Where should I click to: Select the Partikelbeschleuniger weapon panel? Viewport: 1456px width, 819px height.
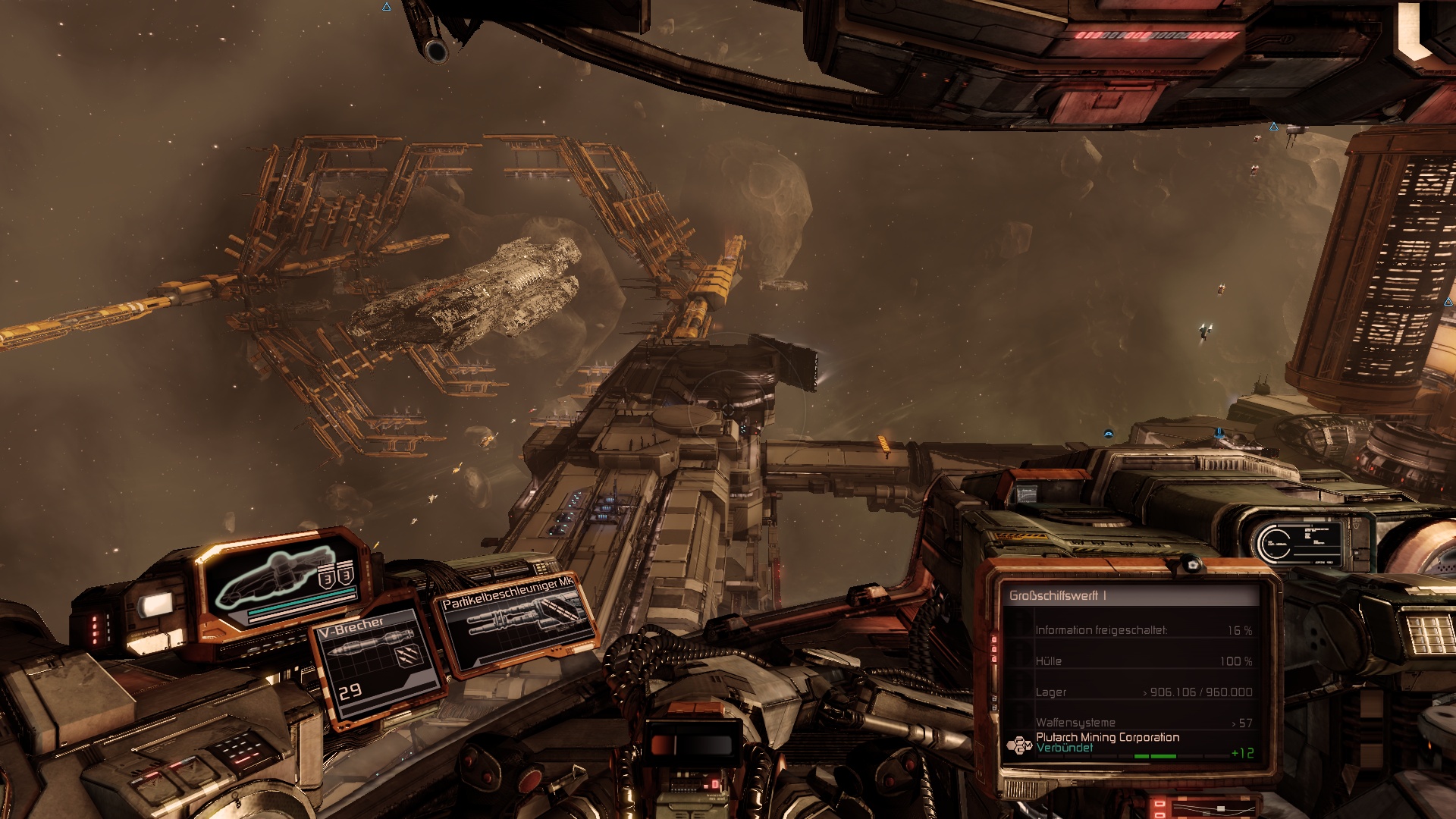click(516, 622)
